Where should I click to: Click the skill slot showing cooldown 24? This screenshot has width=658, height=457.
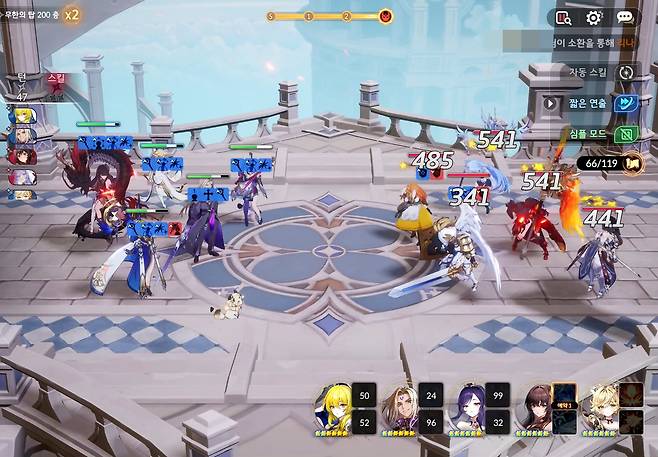(x=430, y=395)
